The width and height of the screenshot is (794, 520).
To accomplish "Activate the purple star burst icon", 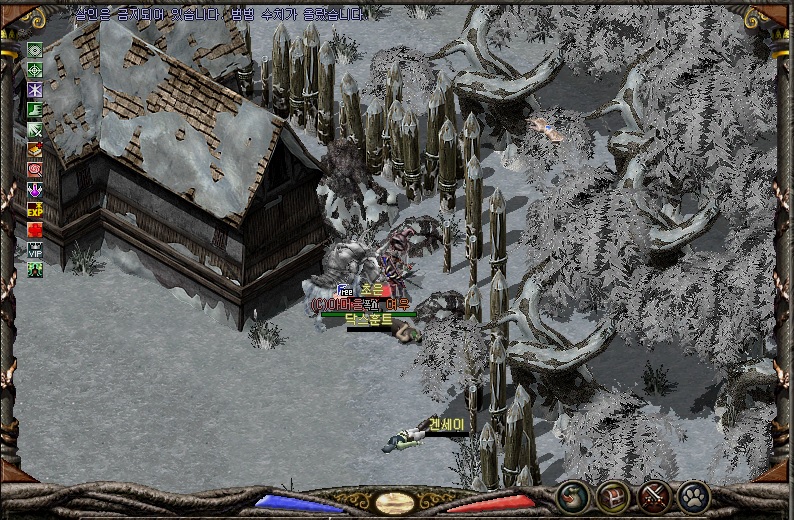I will (35, 90).
